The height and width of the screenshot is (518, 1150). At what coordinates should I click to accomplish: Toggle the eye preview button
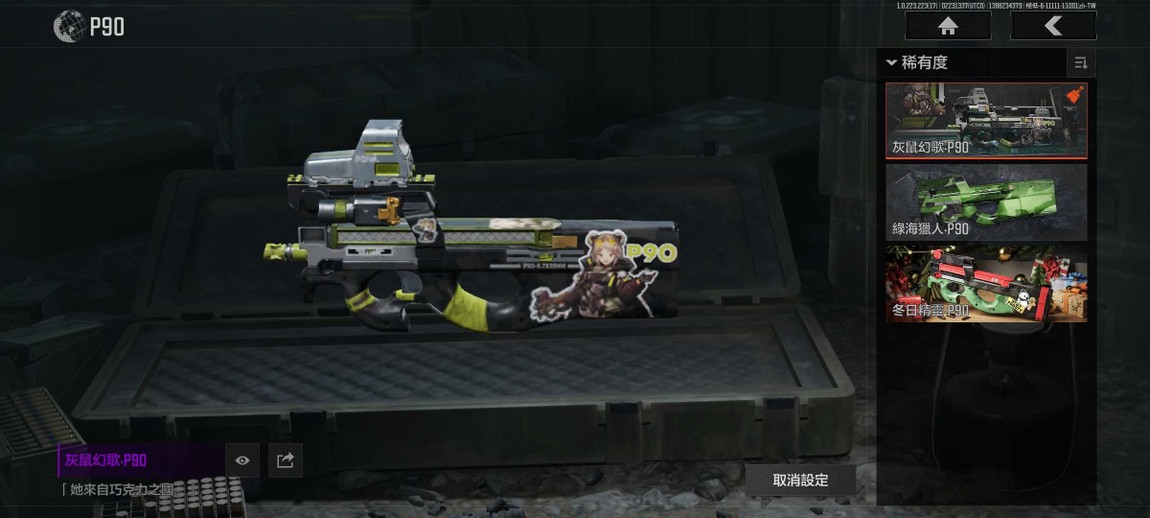point(242,461)
